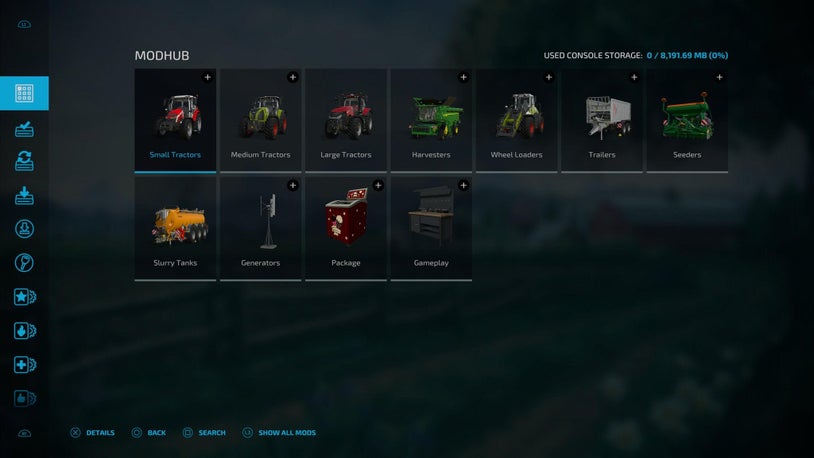The height and width of the screenshot is (458, 814).
Task: Switch to the star icon sidebar tab
Action: pos(25,297)
